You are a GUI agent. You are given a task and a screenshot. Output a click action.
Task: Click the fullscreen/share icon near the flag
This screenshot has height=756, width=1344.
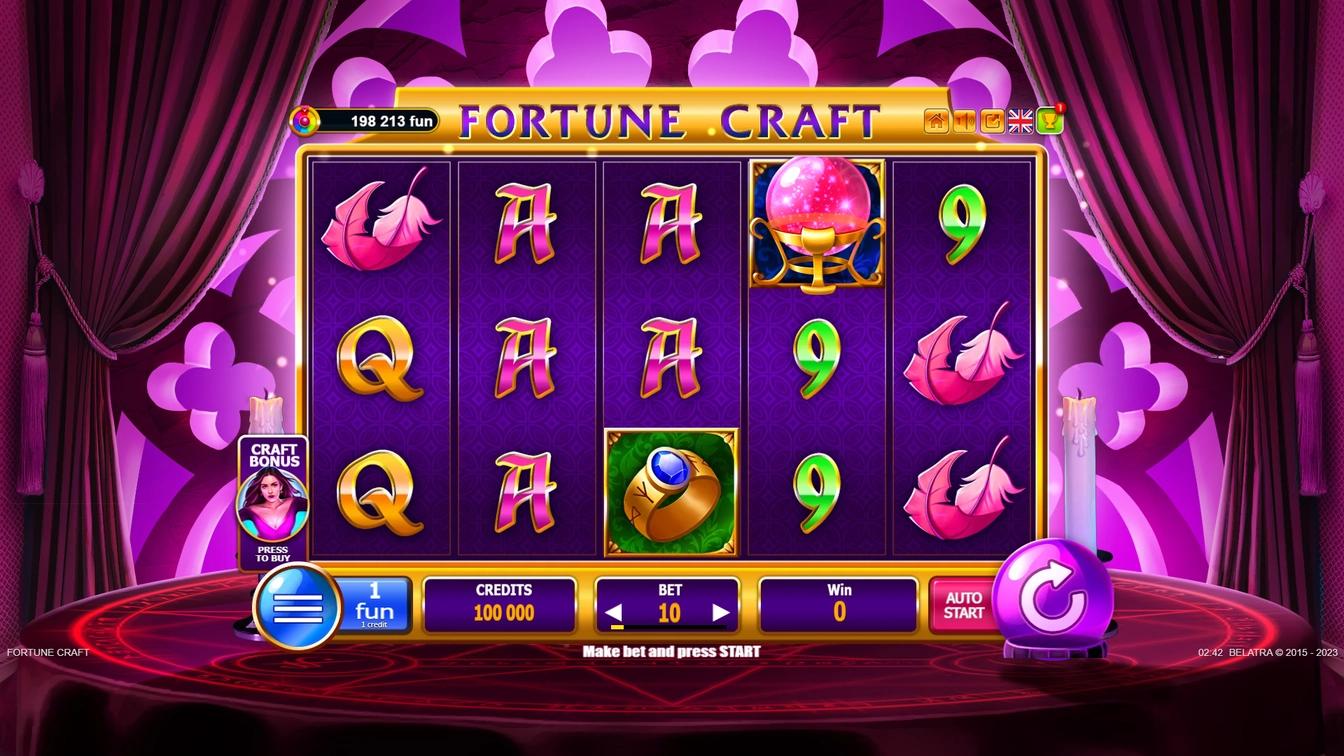pos(991,120)
